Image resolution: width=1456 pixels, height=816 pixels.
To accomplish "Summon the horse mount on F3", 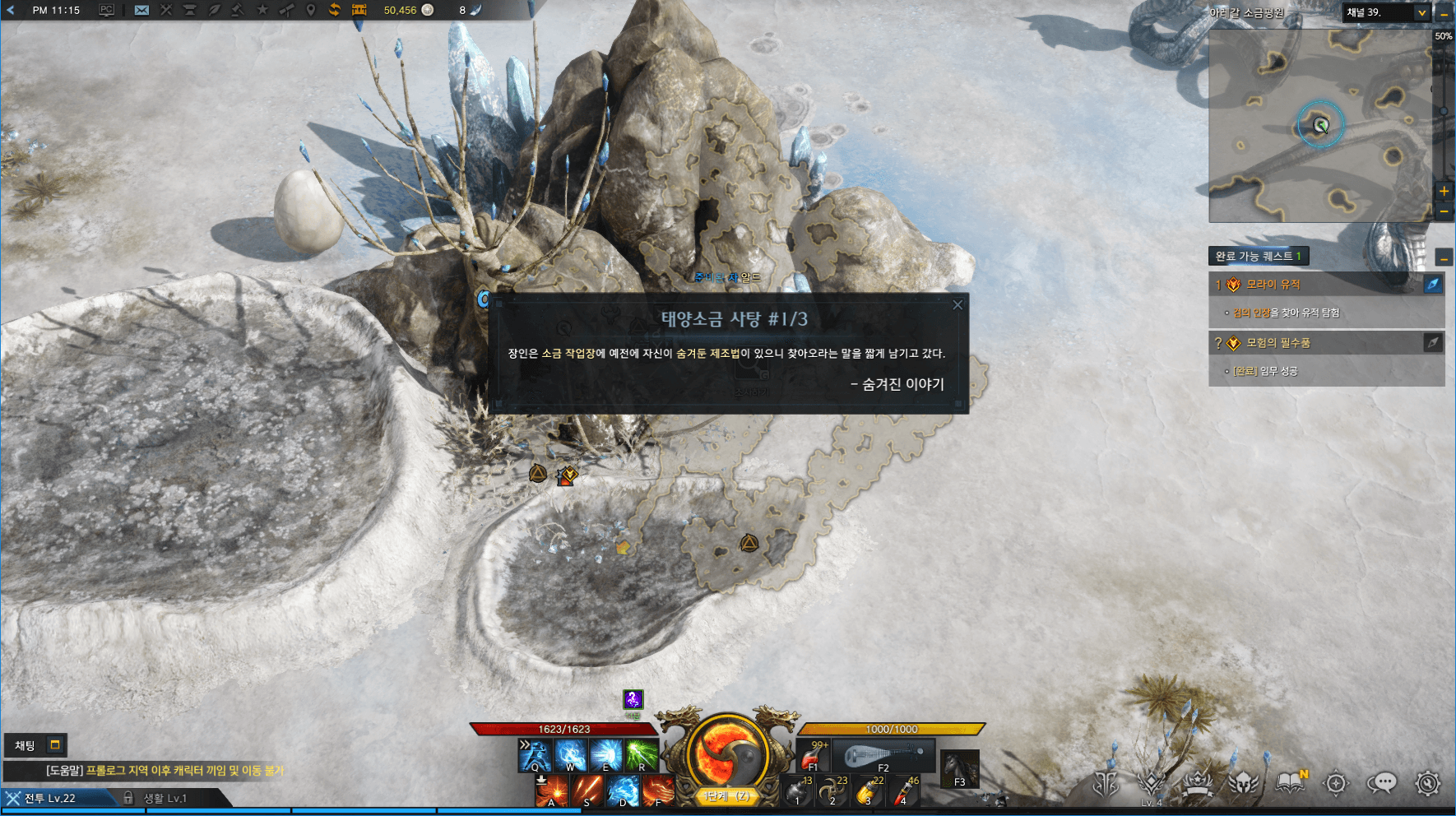I will click(x=960, y=768).
